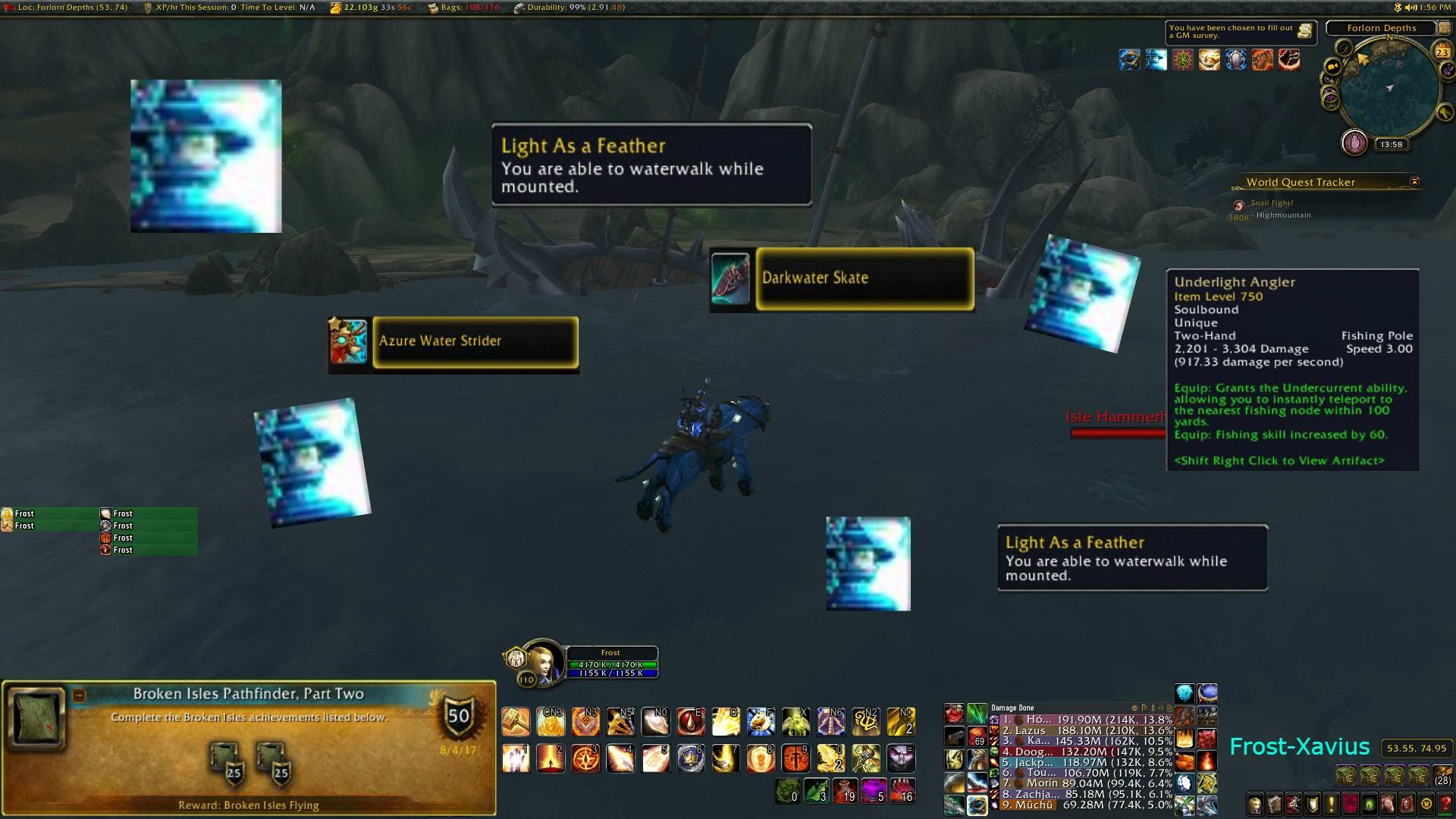The image size is (1456, 819).
Task: Open the GM survey notification
Action: click(x=1304, y=31)
